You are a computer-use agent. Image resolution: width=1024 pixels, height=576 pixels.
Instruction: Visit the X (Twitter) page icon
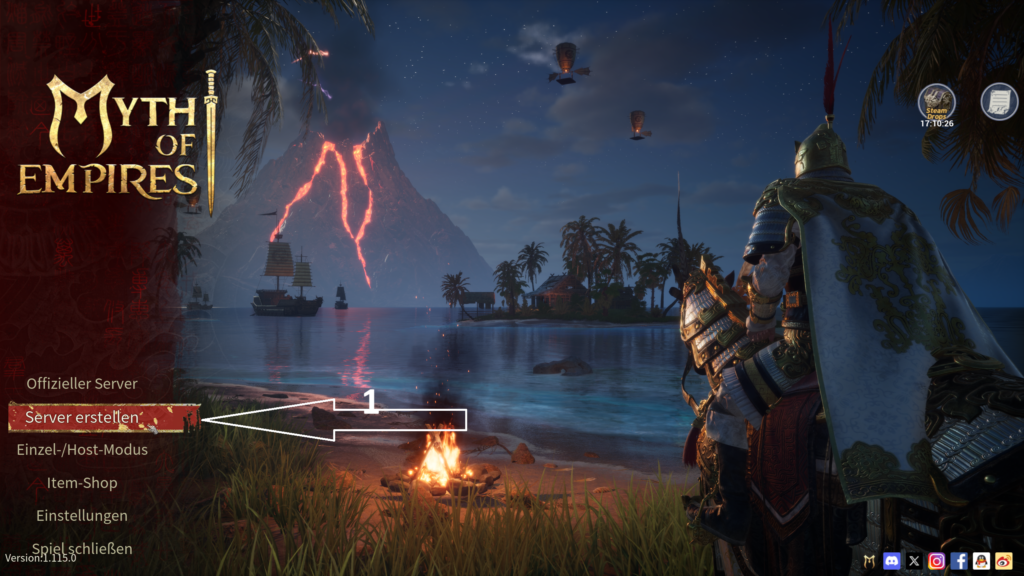[x=914, y=561]
